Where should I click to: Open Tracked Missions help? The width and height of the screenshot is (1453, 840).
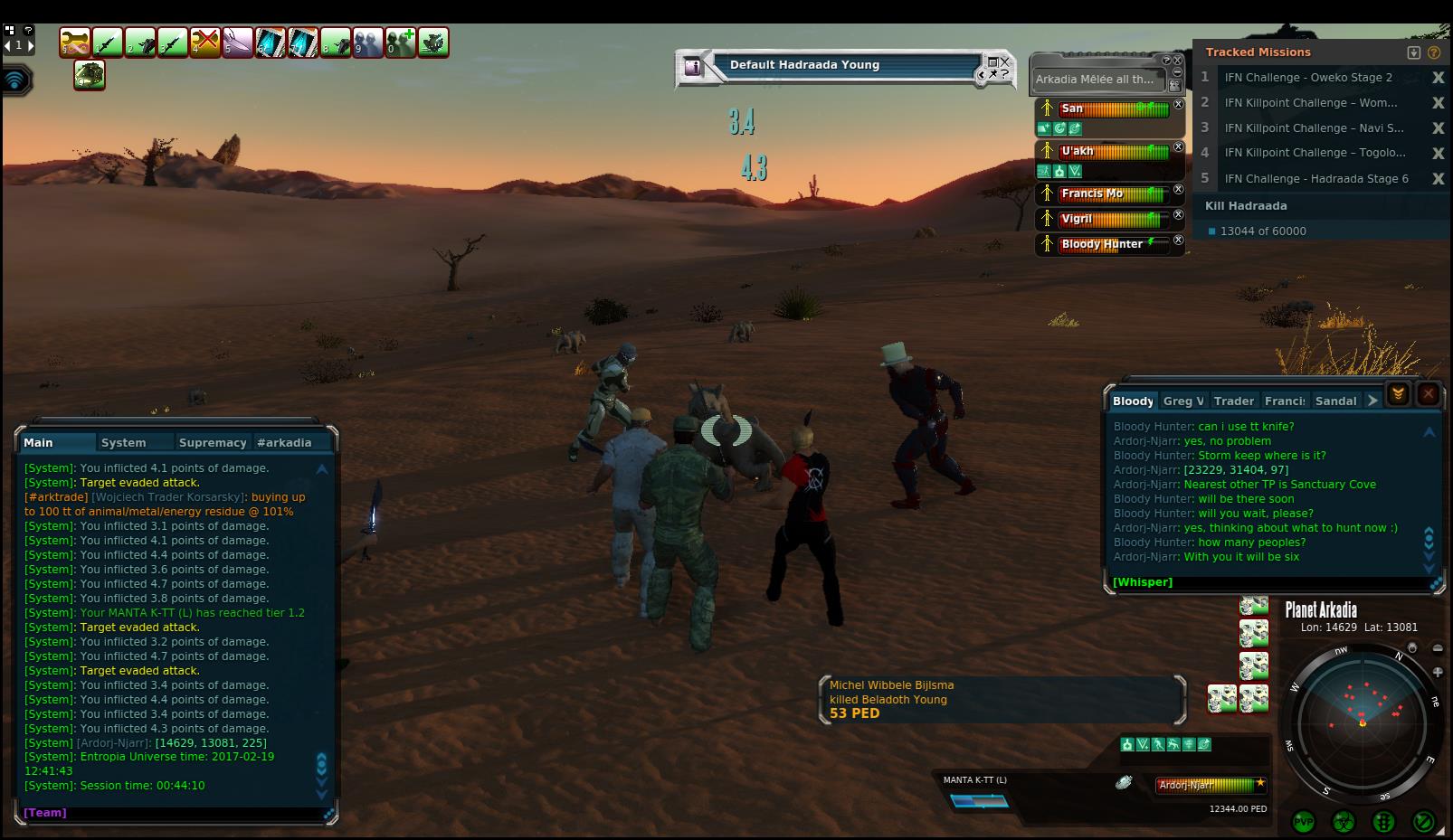coord(1434,52)
